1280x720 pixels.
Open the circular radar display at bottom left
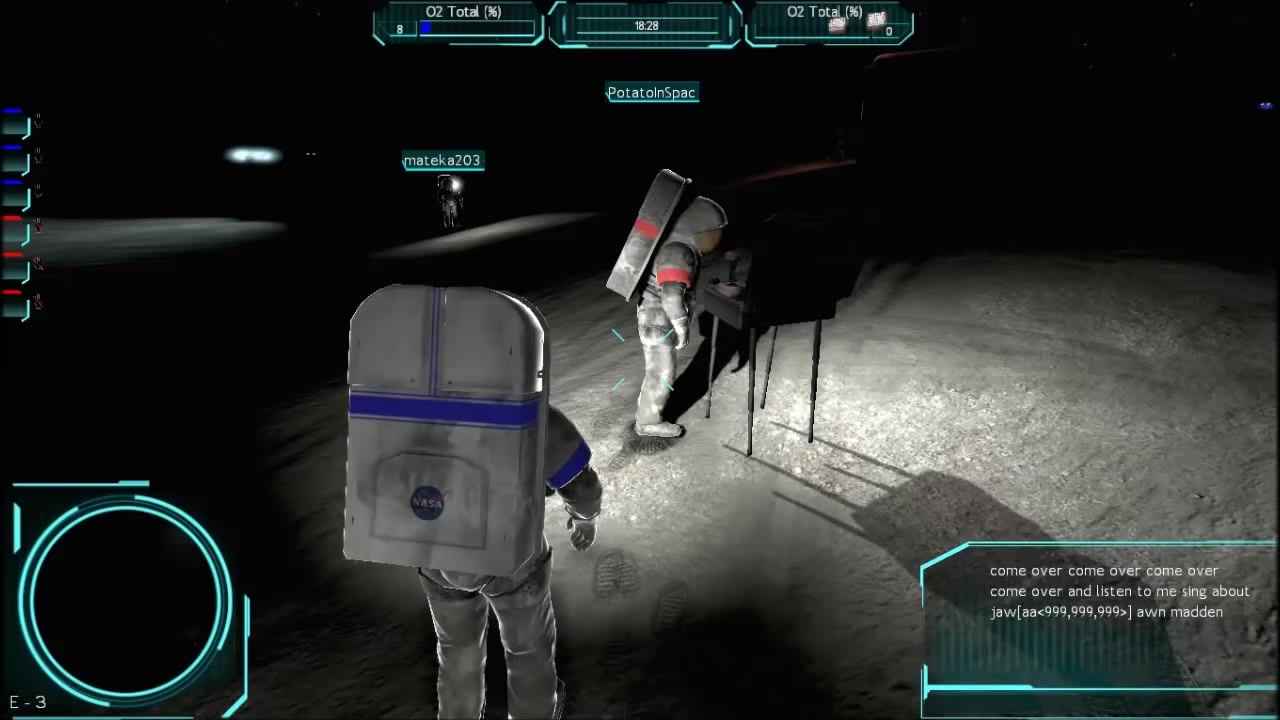pos(122,595)
